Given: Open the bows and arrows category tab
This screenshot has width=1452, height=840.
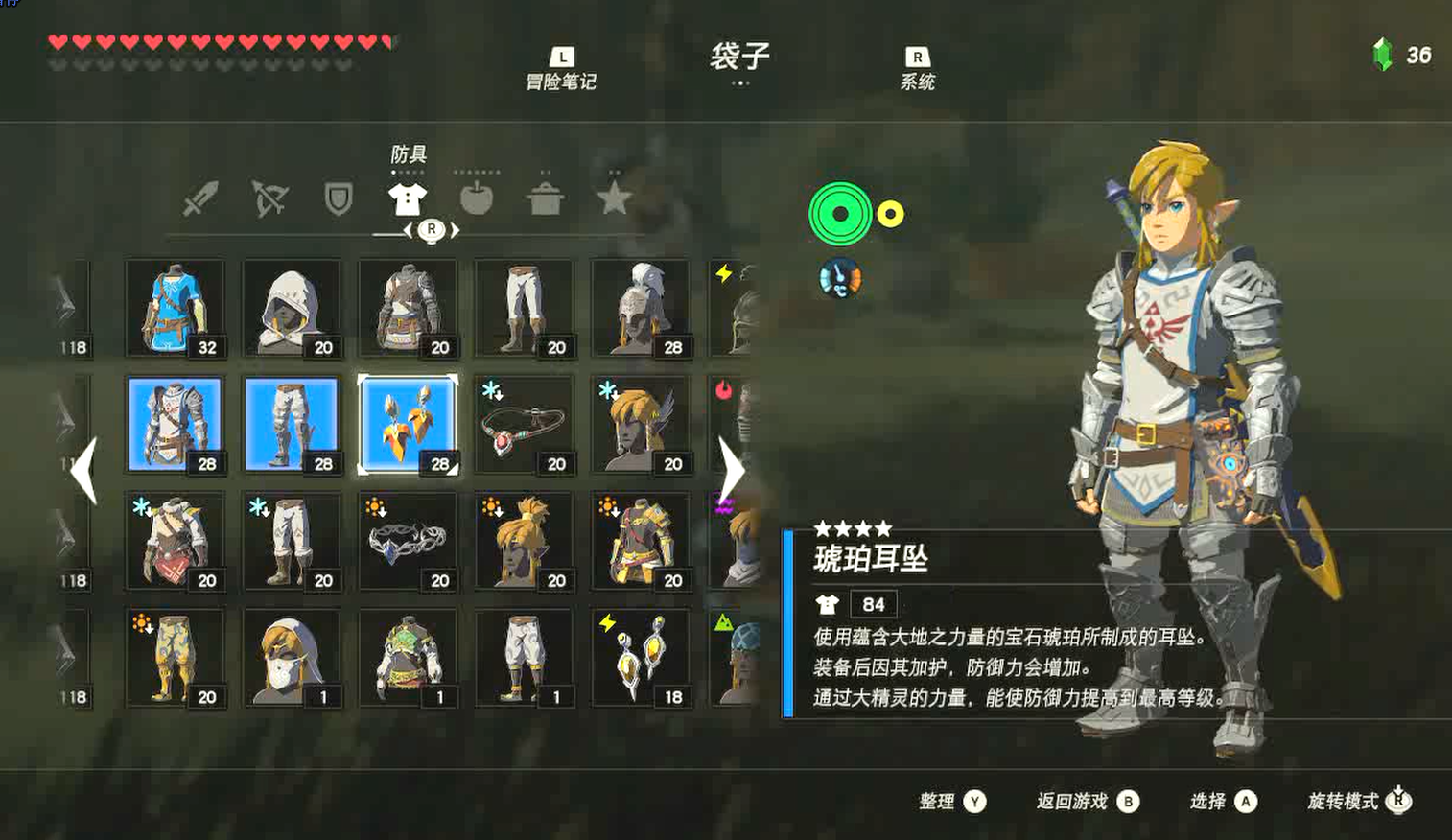Looking at the screenshot, I should coord(269,198).
